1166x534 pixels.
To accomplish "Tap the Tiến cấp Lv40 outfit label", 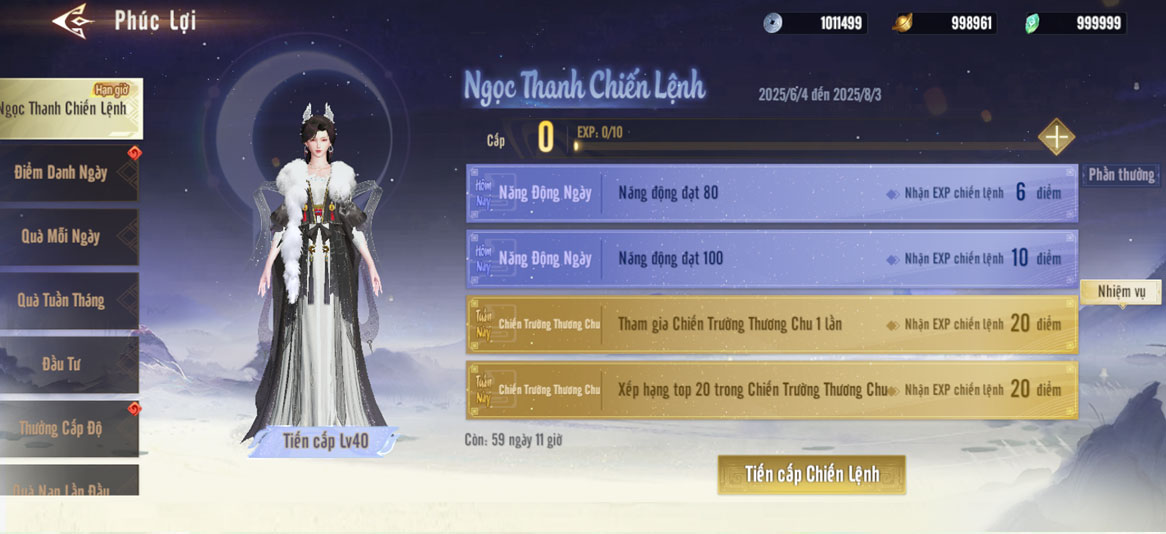I will (x=325, y=441).
